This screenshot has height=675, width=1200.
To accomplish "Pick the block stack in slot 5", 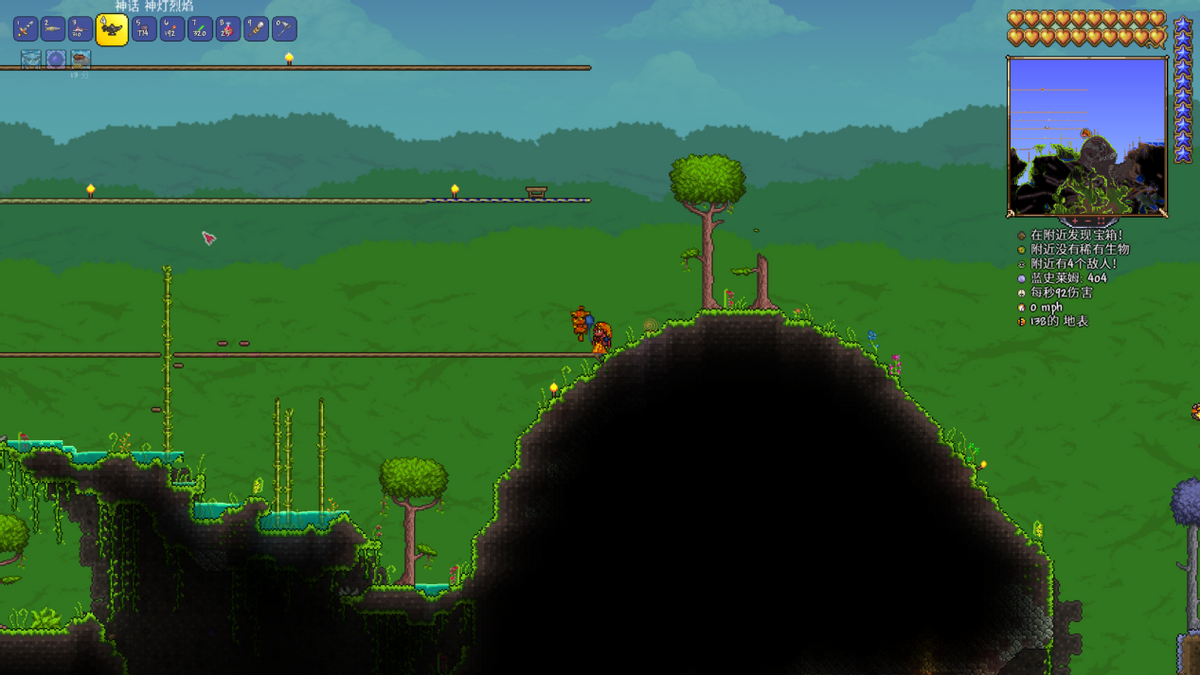I will point(144,29).
